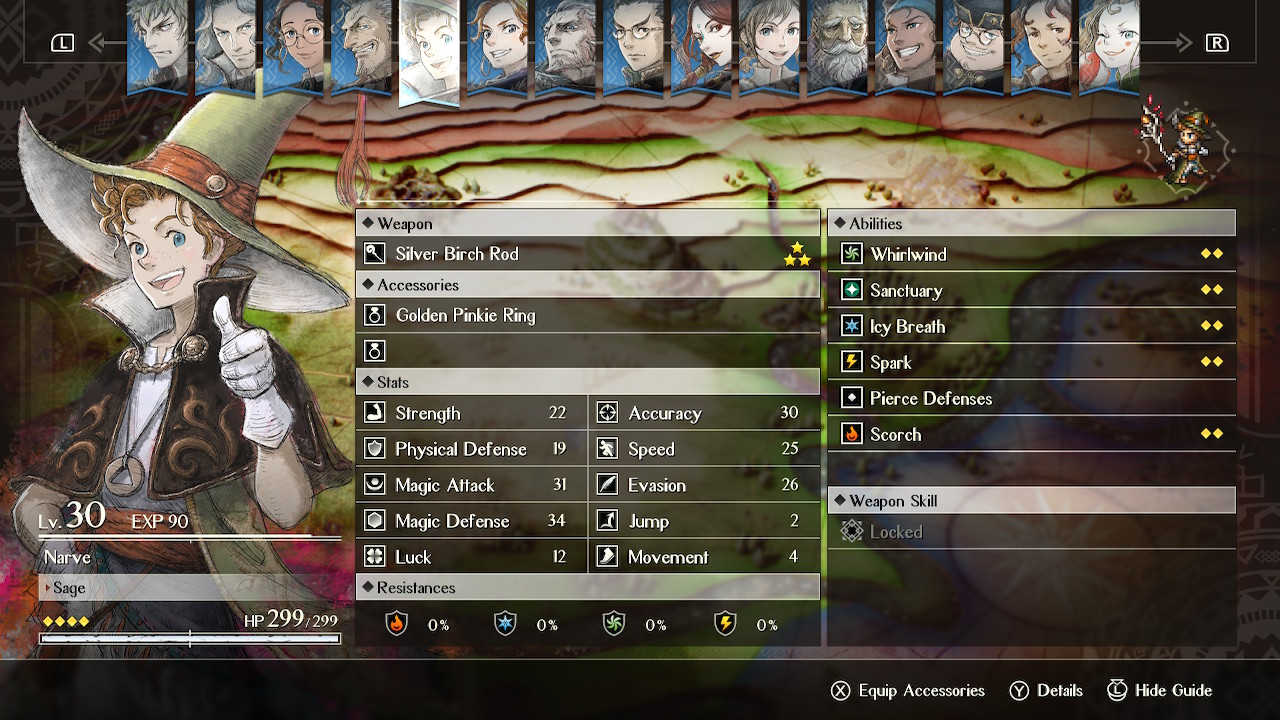
Task: Click Narve's highlighted portrait in the roster
Action: pos(429,50)
